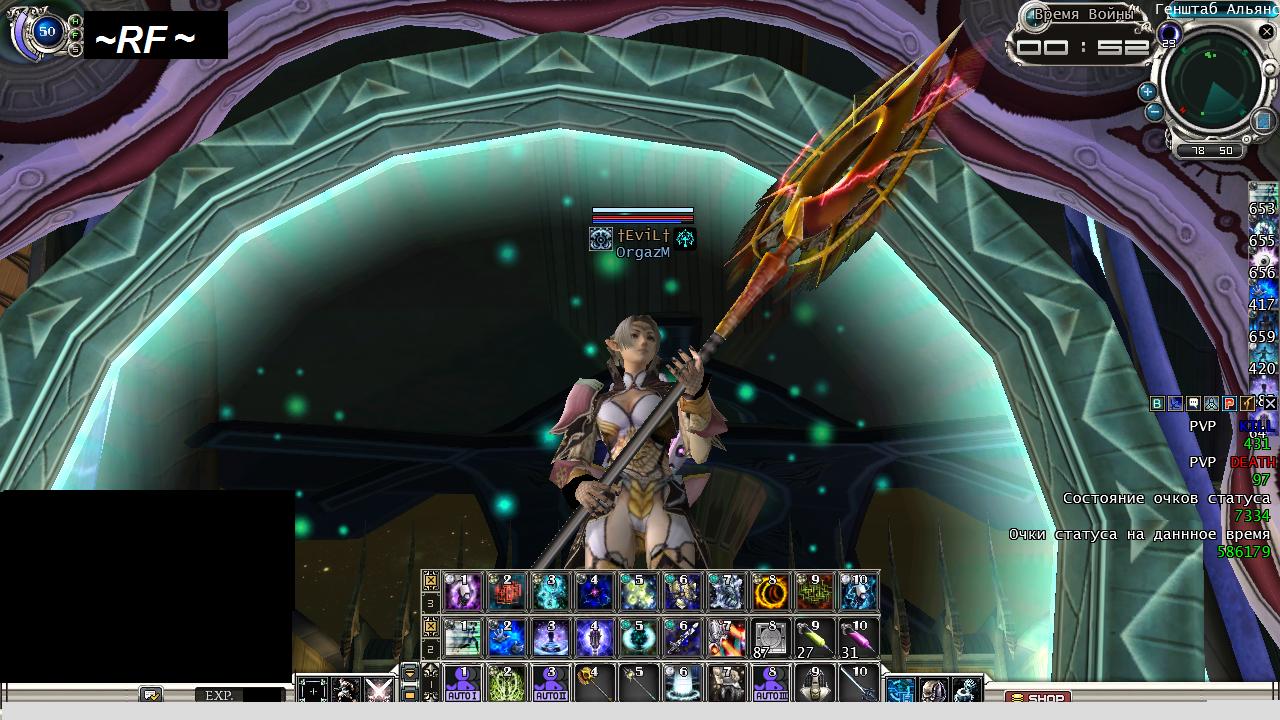Open the SHOP button
Image resolution: width=1280 pixels, height=720 pixels.
coord(1037,698)
